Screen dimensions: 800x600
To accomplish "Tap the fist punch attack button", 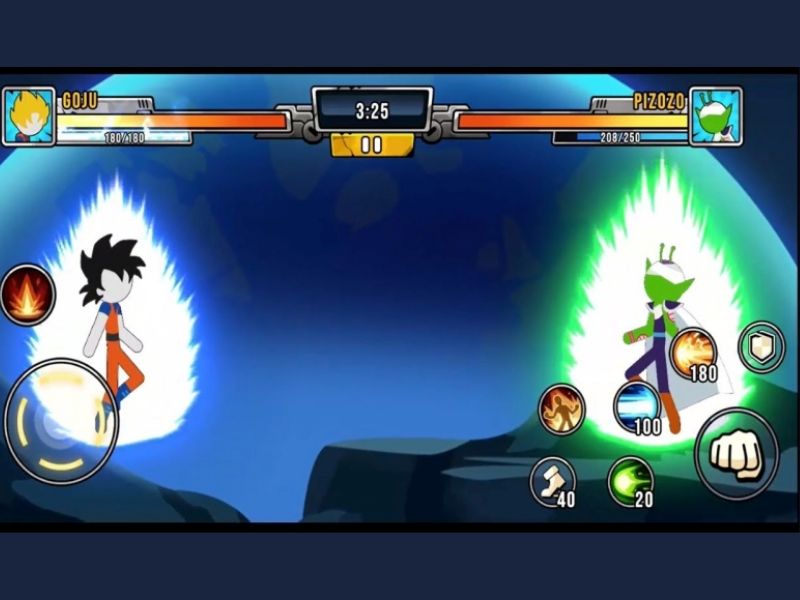I will click(x=736, y=453).
